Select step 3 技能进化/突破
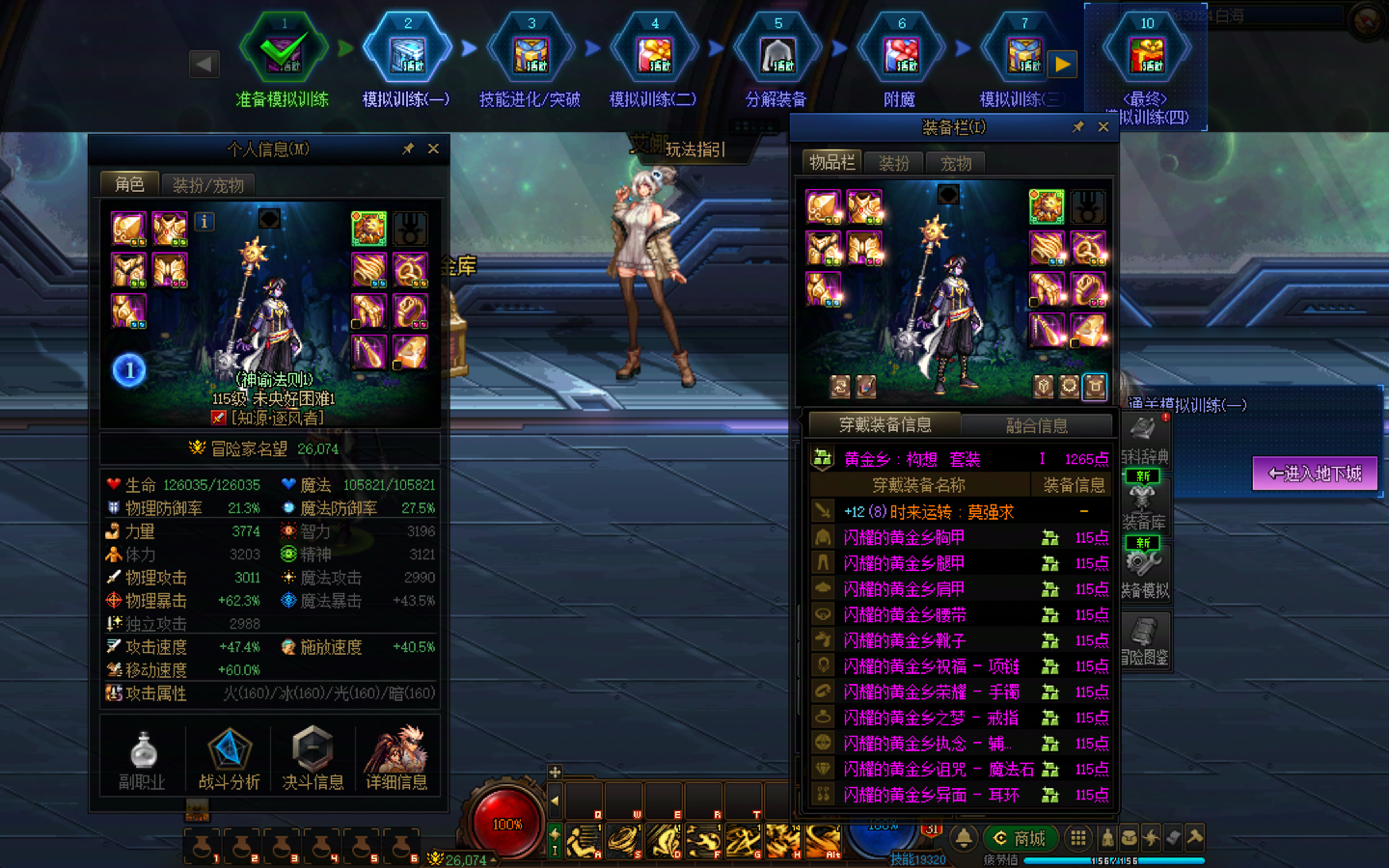 (x=531, y=58)
